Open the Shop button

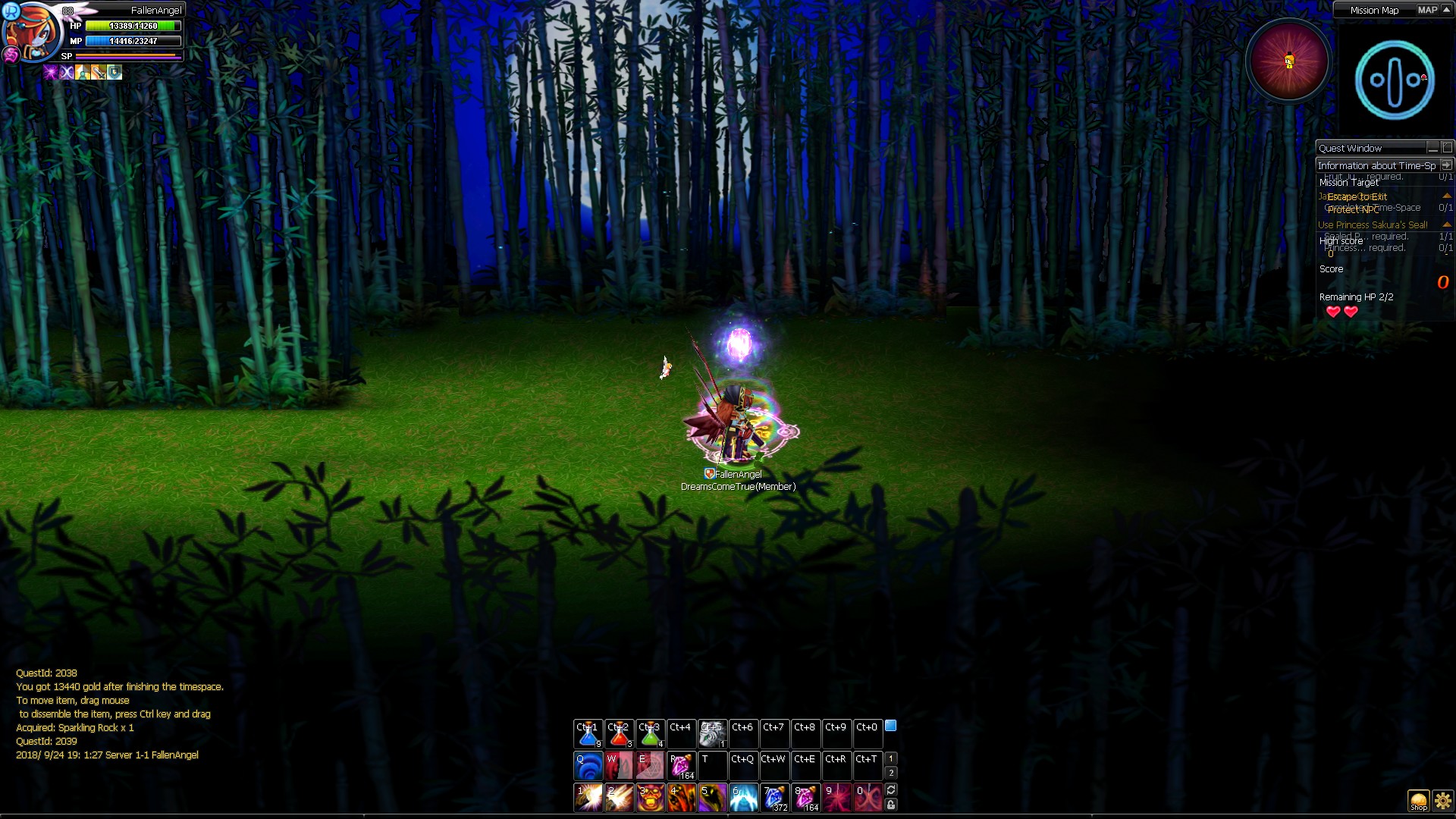(x=1418, y=801)
